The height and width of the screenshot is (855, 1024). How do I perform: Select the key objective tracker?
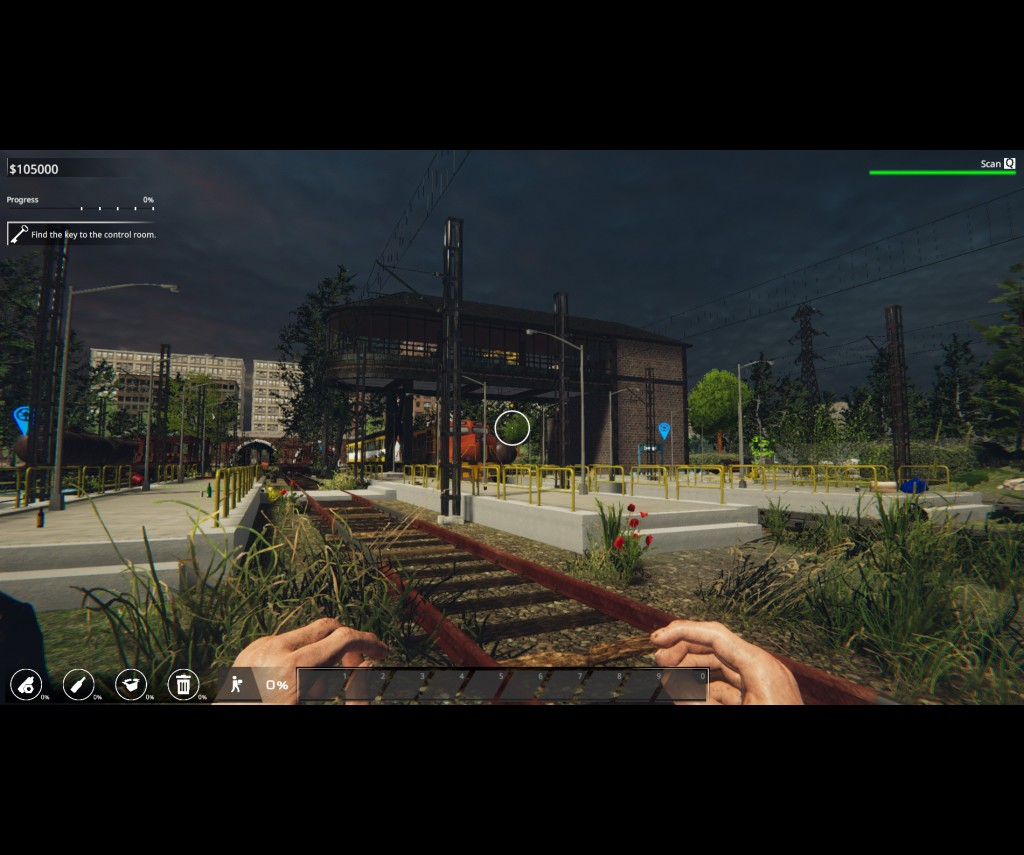coord(82,235)
